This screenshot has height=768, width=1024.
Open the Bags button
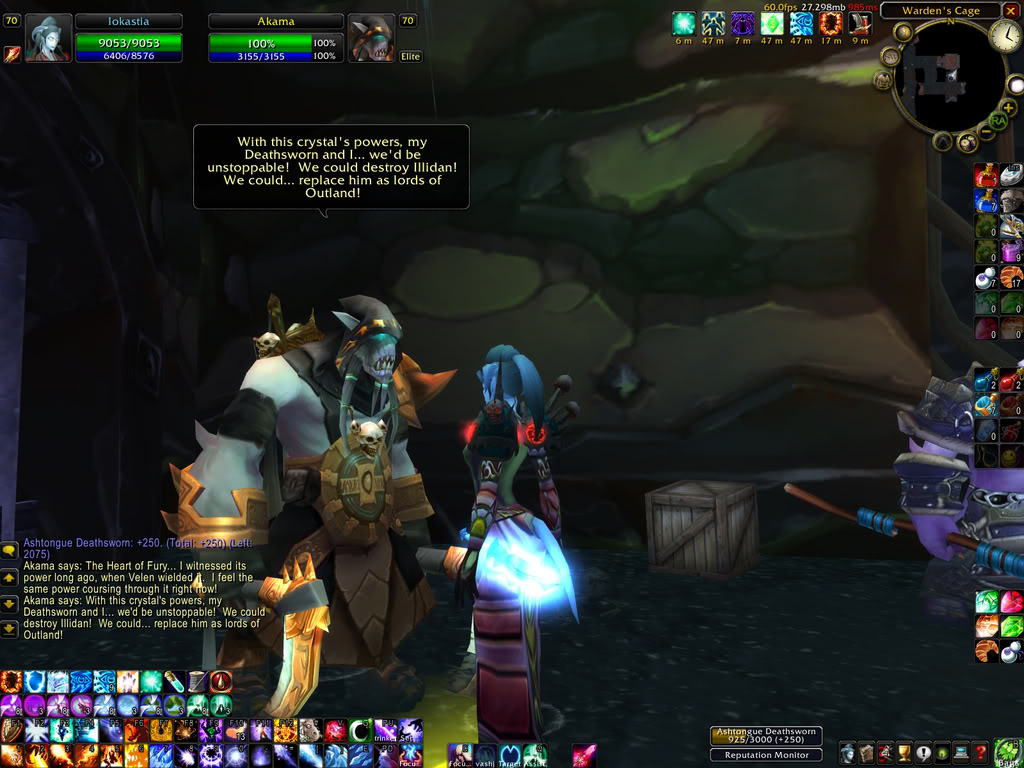coord(1007,751)
